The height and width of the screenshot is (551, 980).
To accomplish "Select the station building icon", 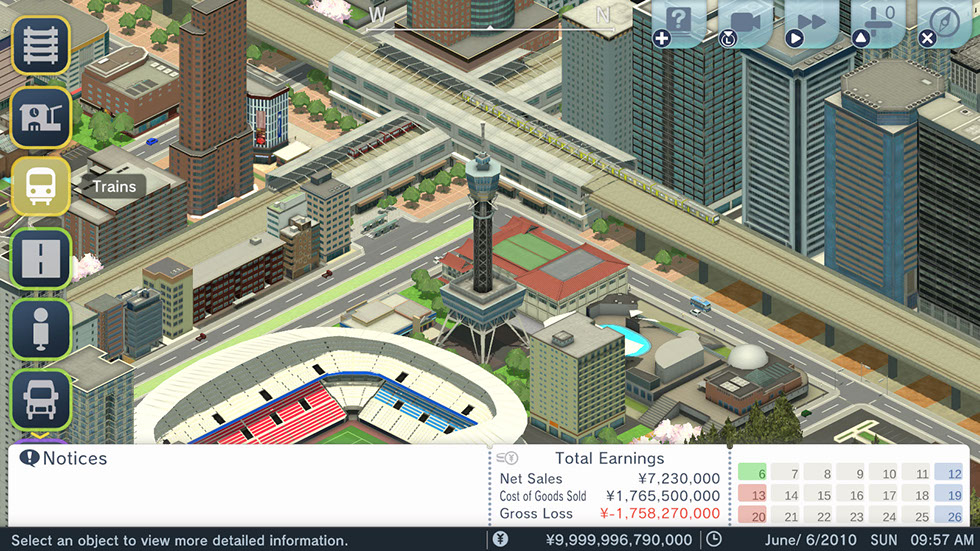I will point(41,116).
